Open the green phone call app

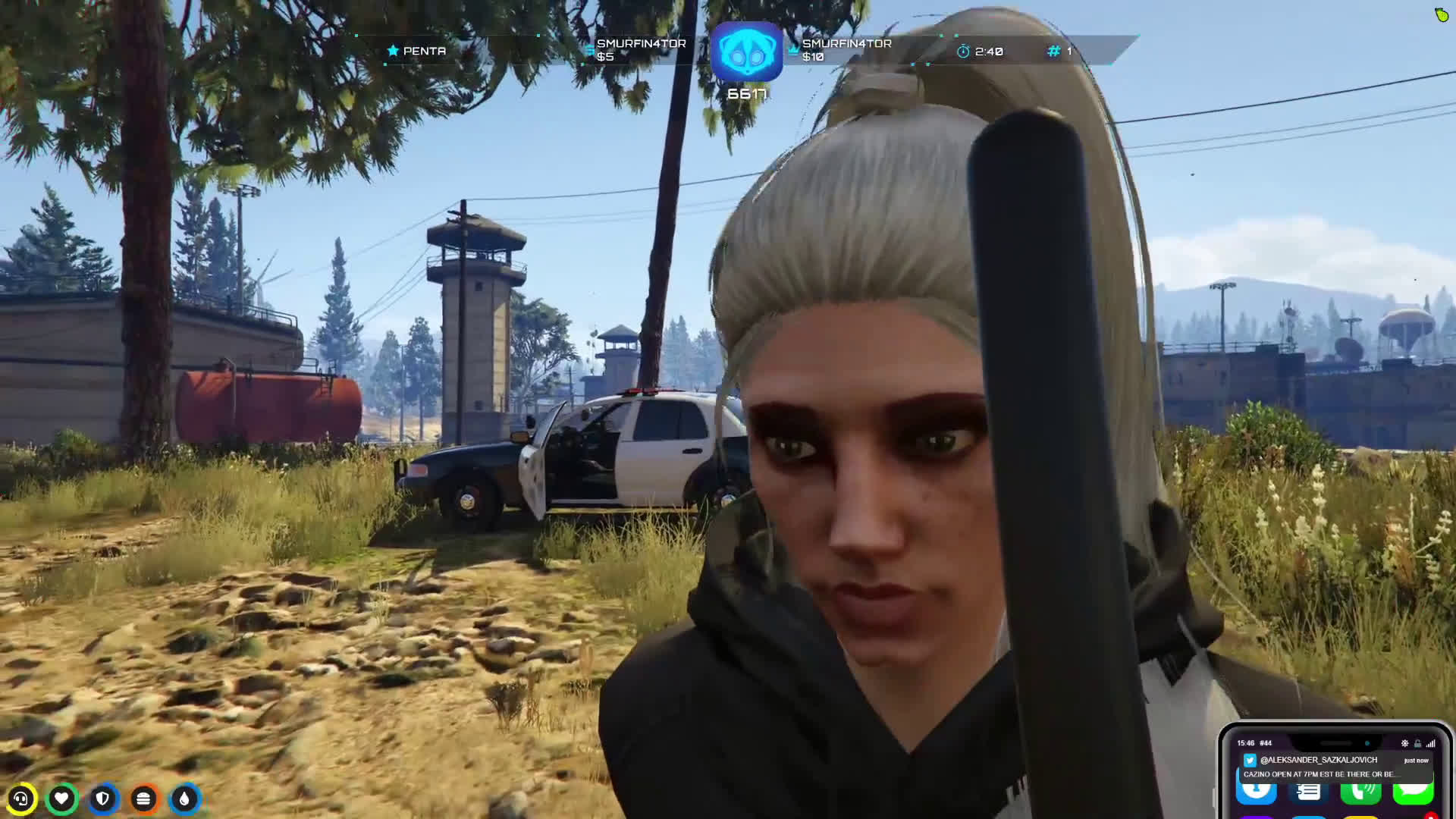tap(1360, 792)
